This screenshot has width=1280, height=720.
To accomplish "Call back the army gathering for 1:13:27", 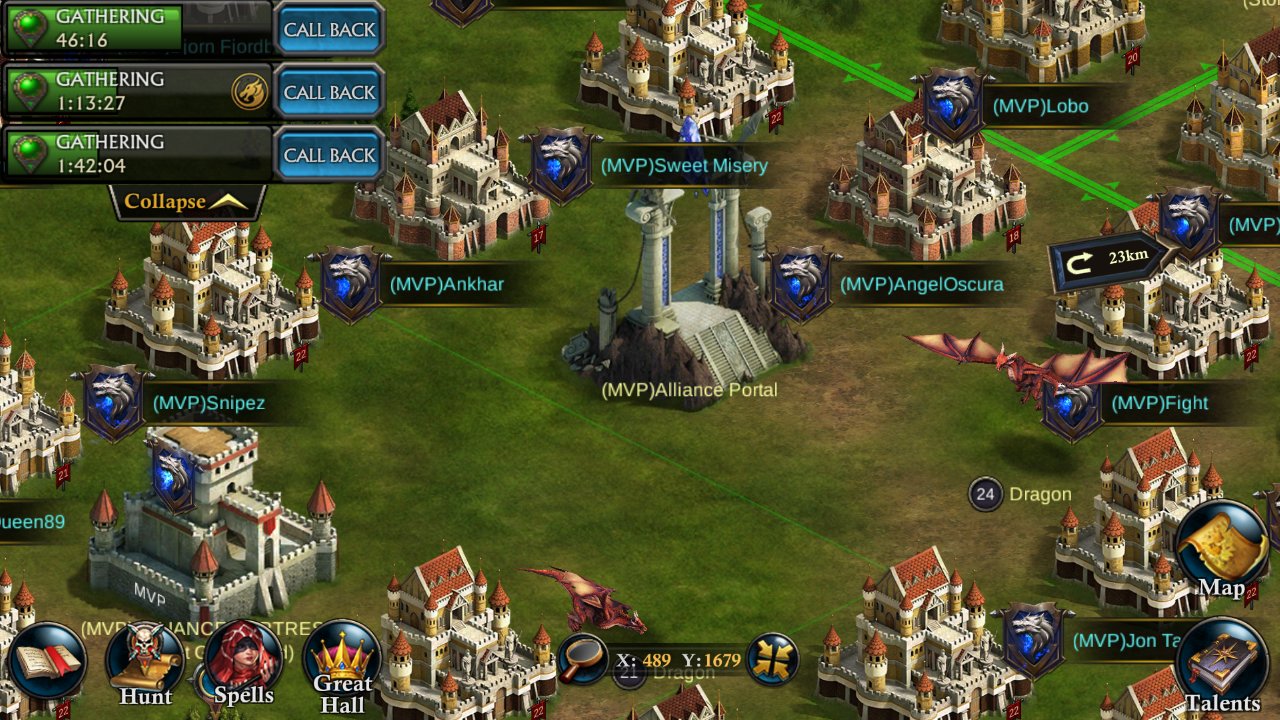I will point(329,92).
